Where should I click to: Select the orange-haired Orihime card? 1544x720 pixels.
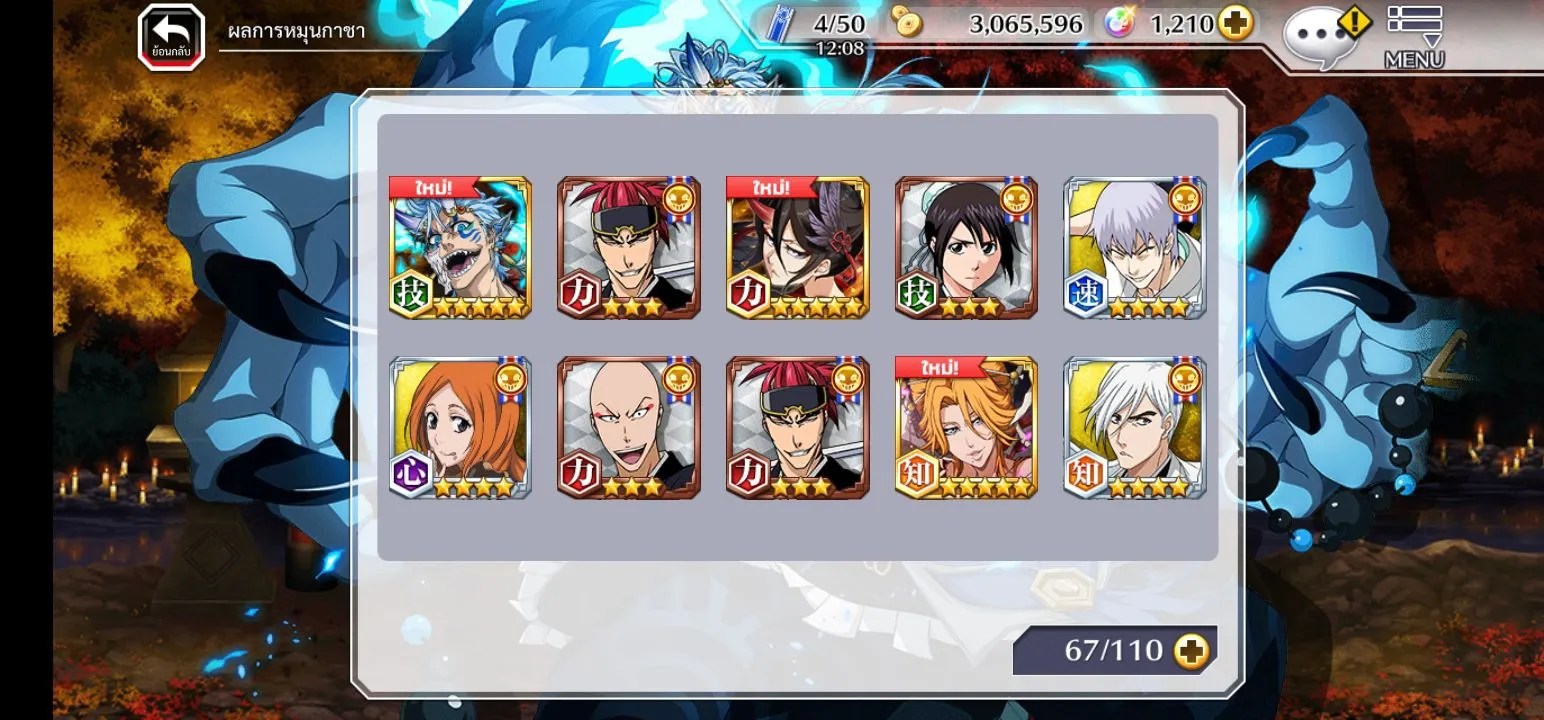[460, 428]
